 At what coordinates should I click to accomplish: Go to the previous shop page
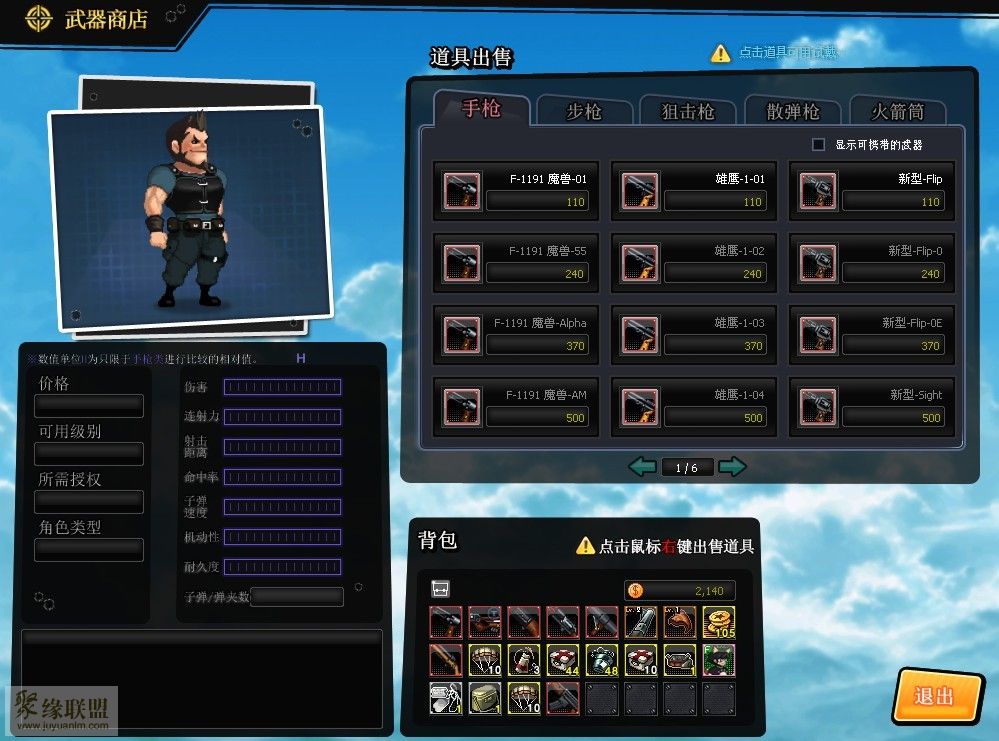(x=642, y=467)
